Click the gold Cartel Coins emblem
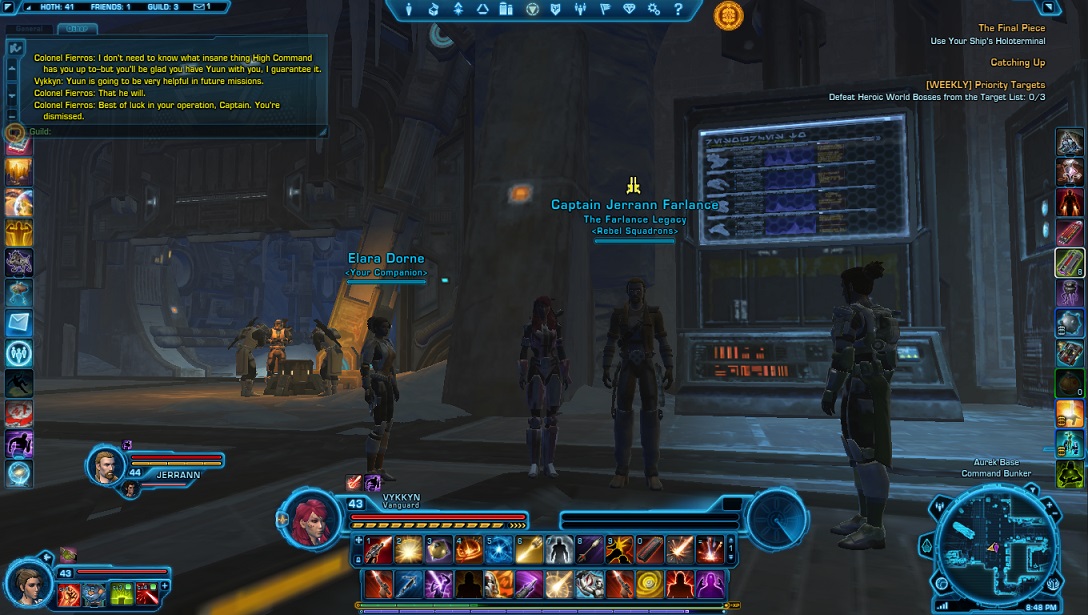 click(x=728, y=15)
